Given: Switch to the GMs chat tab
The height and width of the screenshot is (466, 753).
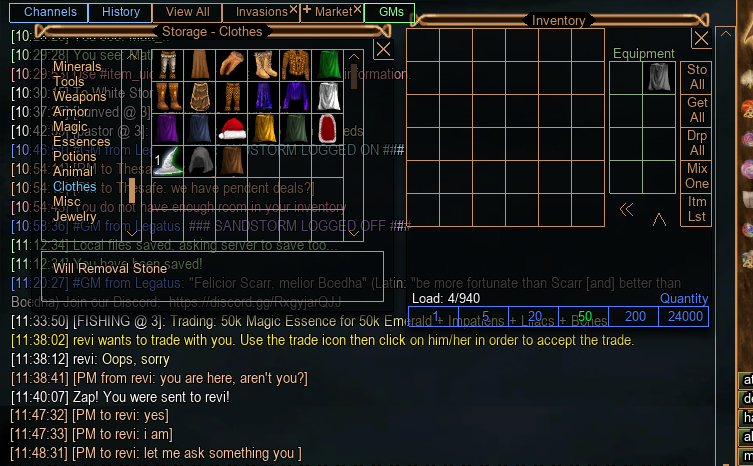Looking at the screenshot, I should (391, 12).
